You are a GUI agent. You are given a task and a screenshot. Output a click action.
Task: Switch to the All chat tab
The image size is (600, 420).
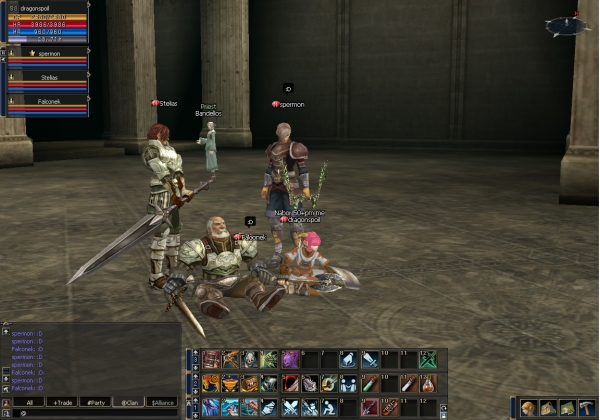pos(30,402)
